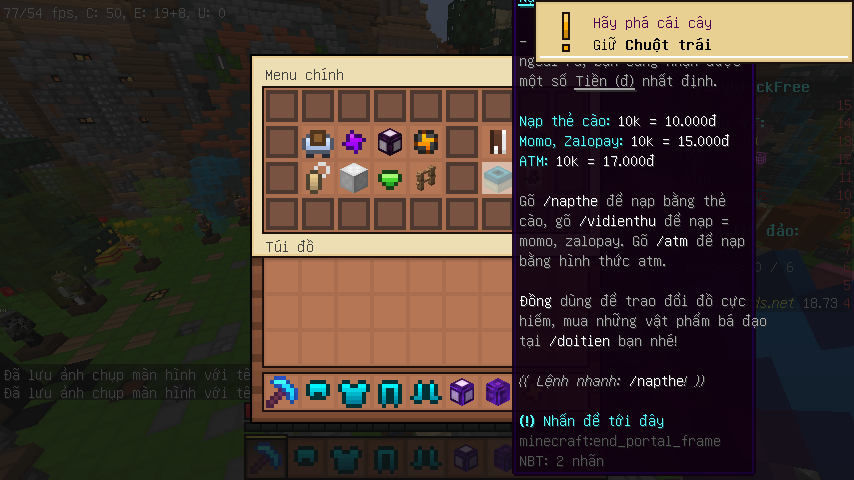
Task: Choose the ender chest in the menu
Action: [x=390, y=142]
